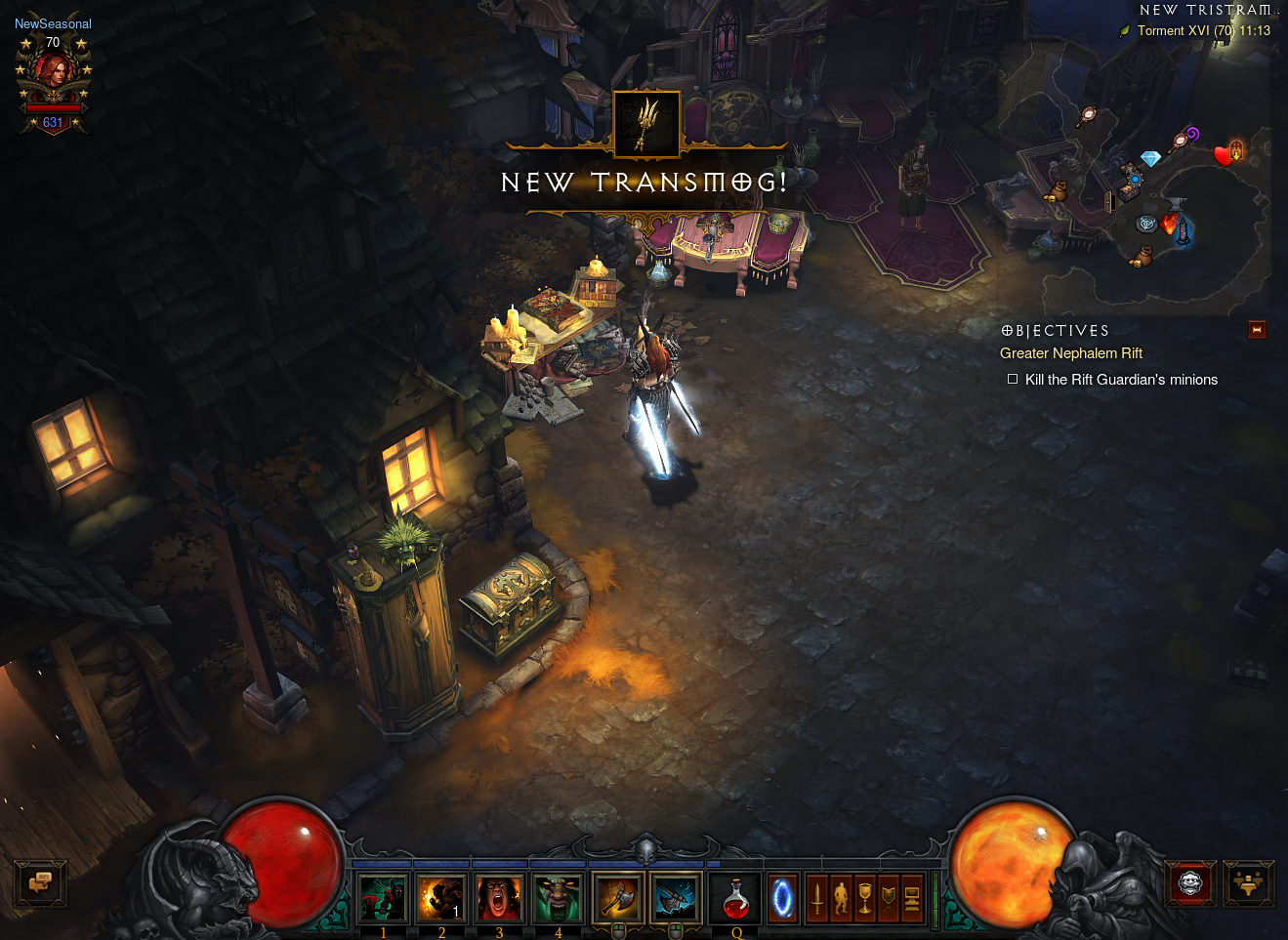The width and height of the screenshot is (1288, 940).
Task: Click the player portrait in the corner
Action: tap(53, 74)
